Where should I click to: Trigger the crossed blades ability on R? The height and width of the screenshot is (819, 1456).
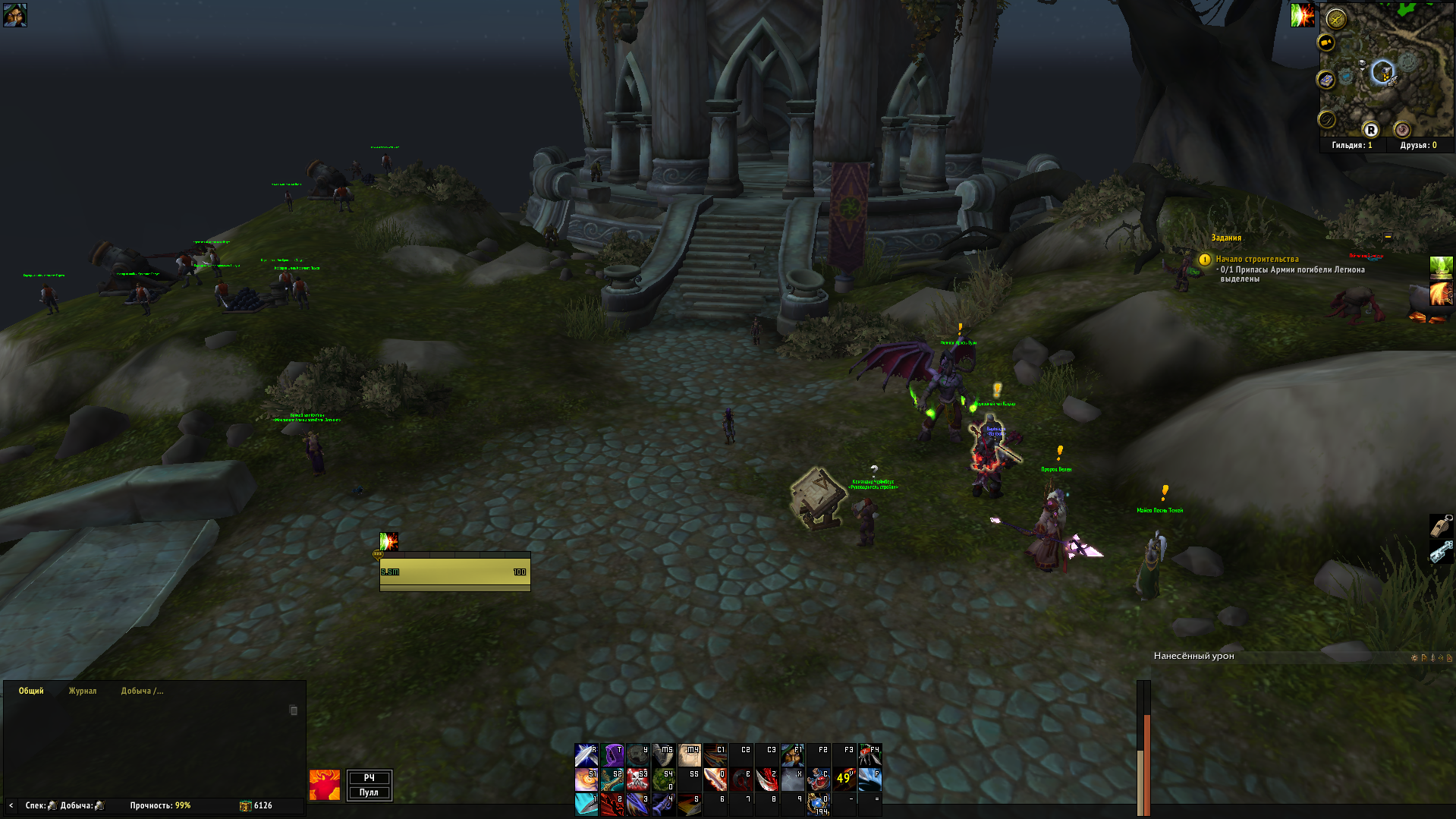586,754
